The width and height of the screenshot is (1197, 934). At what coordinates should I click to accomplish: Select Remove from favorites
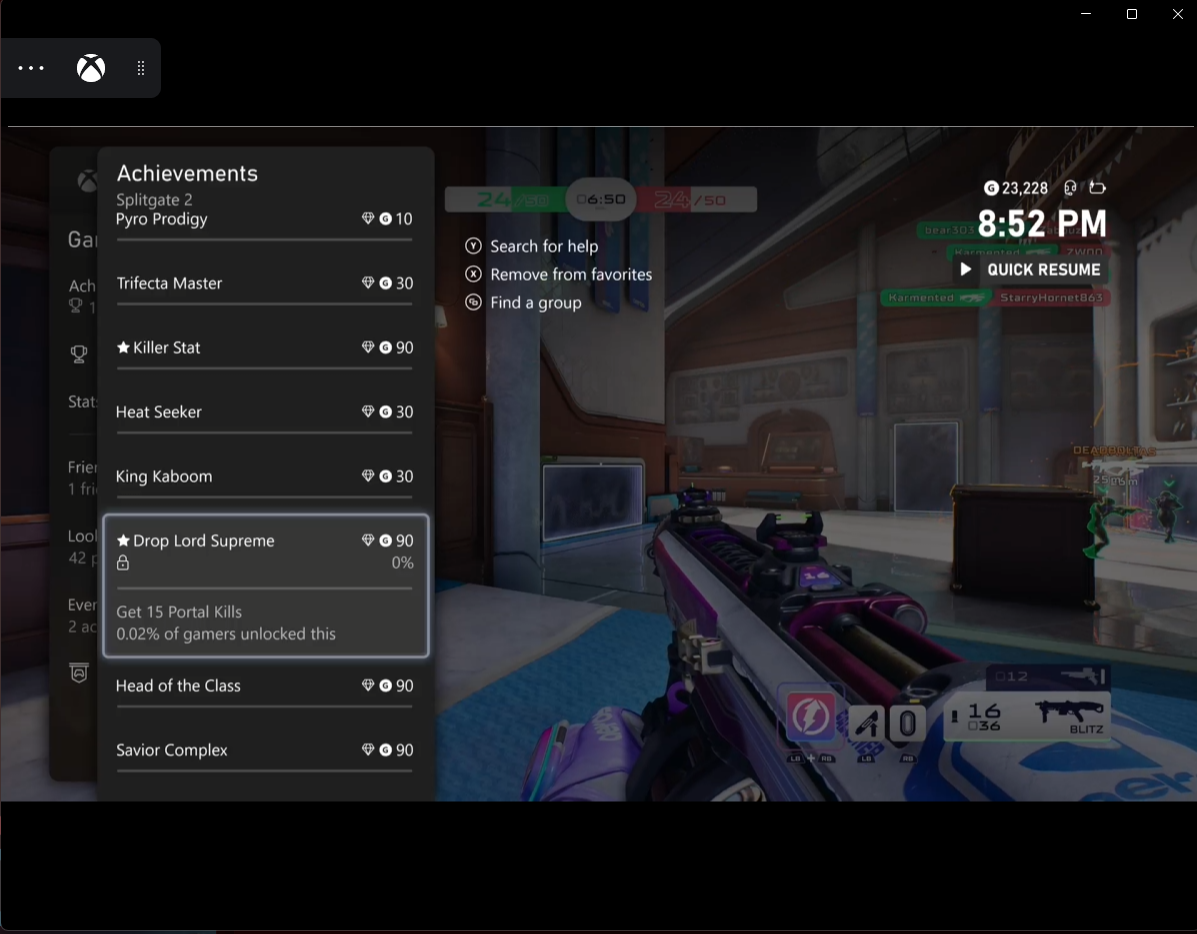tap(570, 274)
